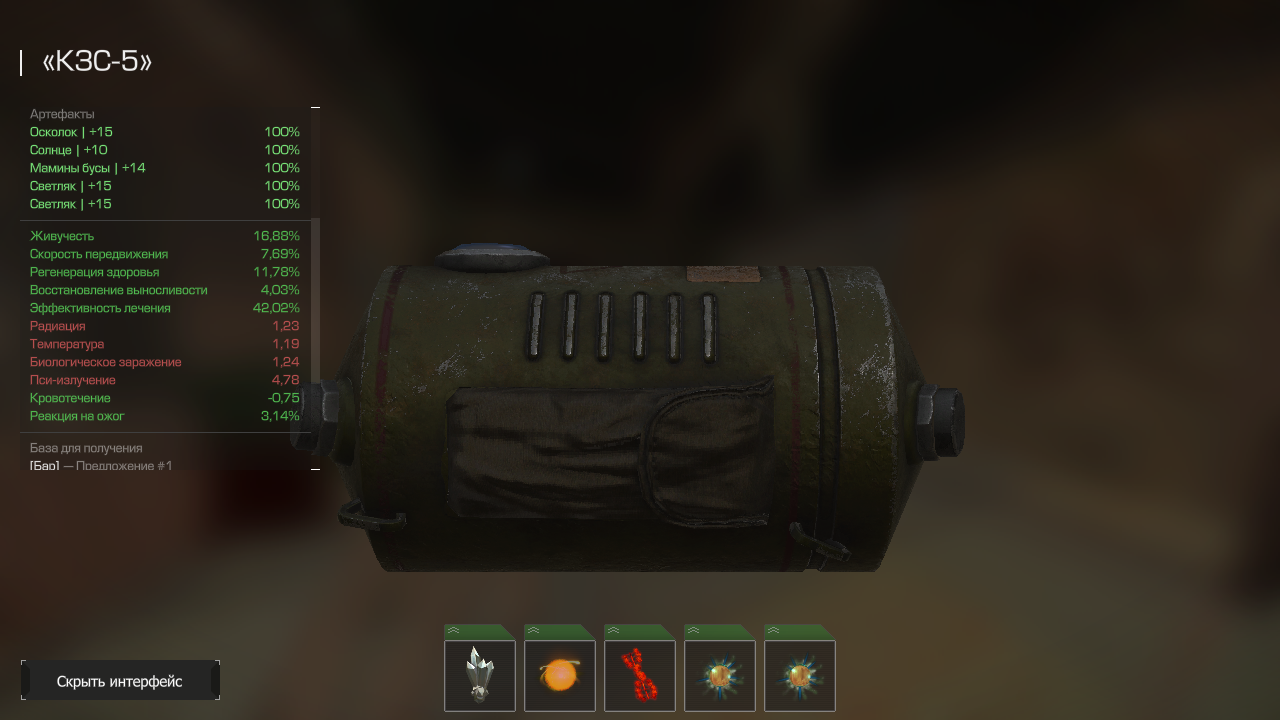The height and width of the screenshot is (720, 1280).
Task: Select the red beads artifact slot
Action: coord(640,675)
